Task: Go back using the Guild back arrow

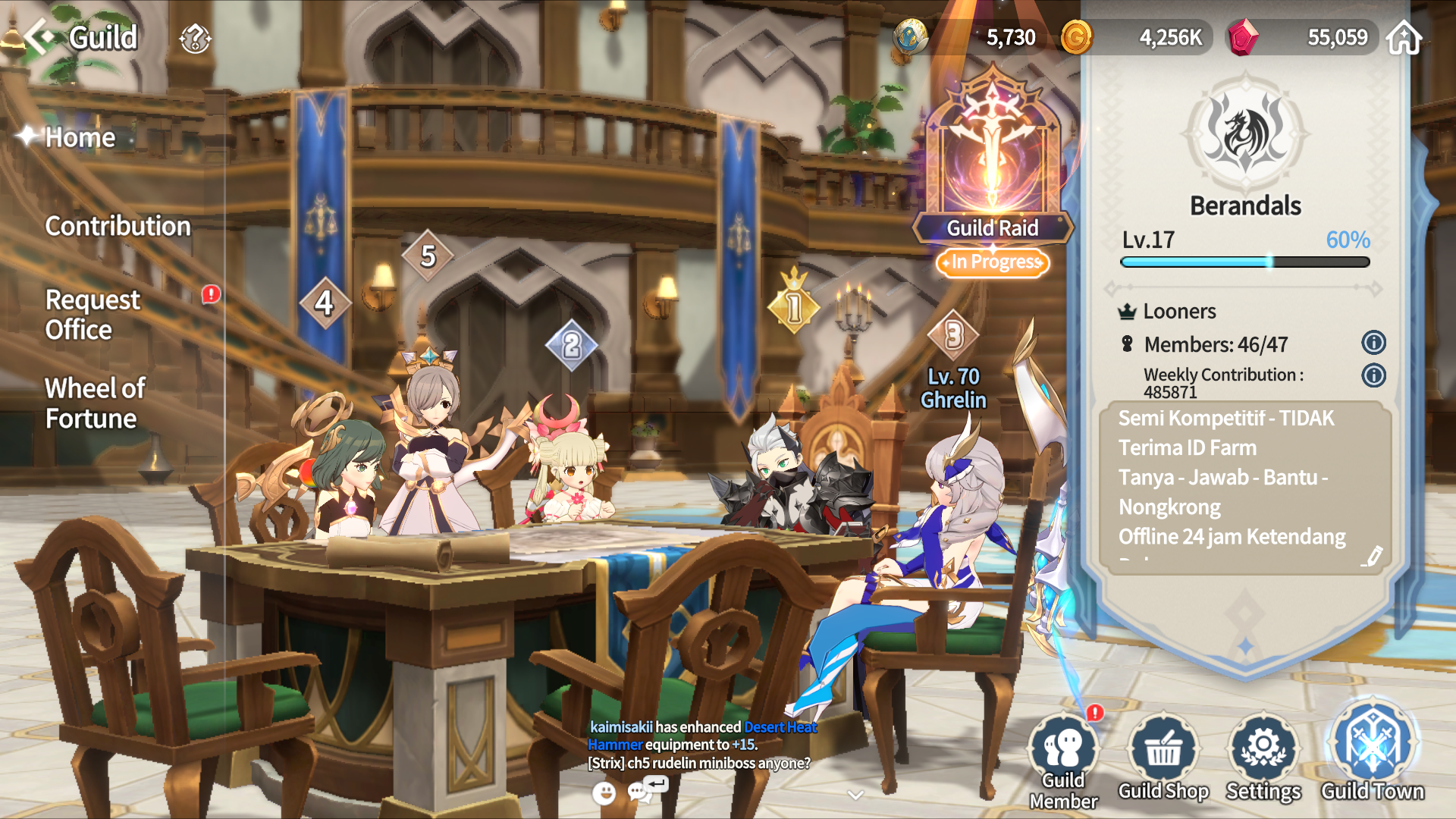Action: click(39, 36)
